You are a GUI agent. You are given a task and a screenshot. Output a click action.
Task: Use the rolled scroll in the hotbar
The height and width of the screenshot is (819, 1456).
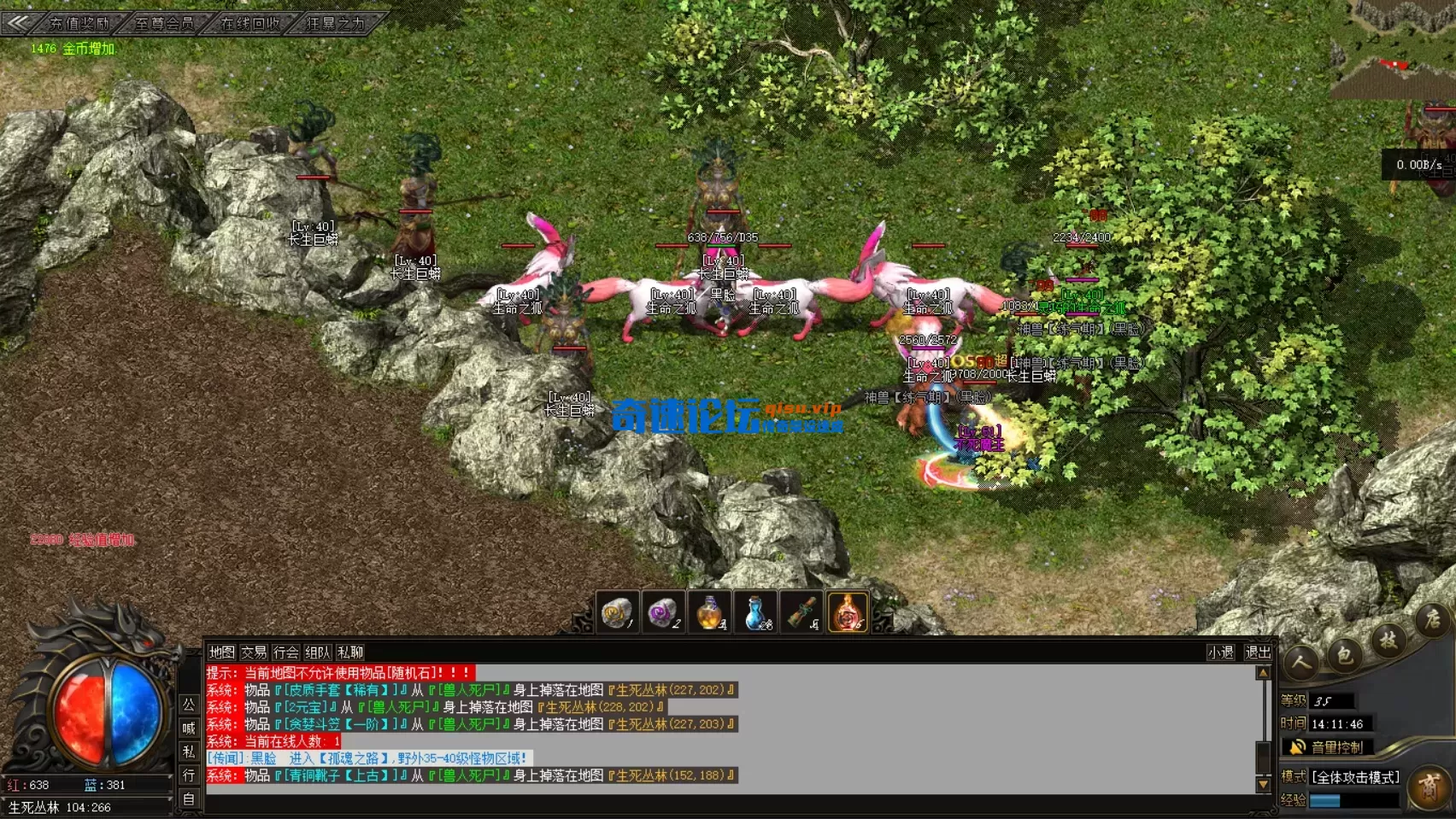(x=801, y=612)
